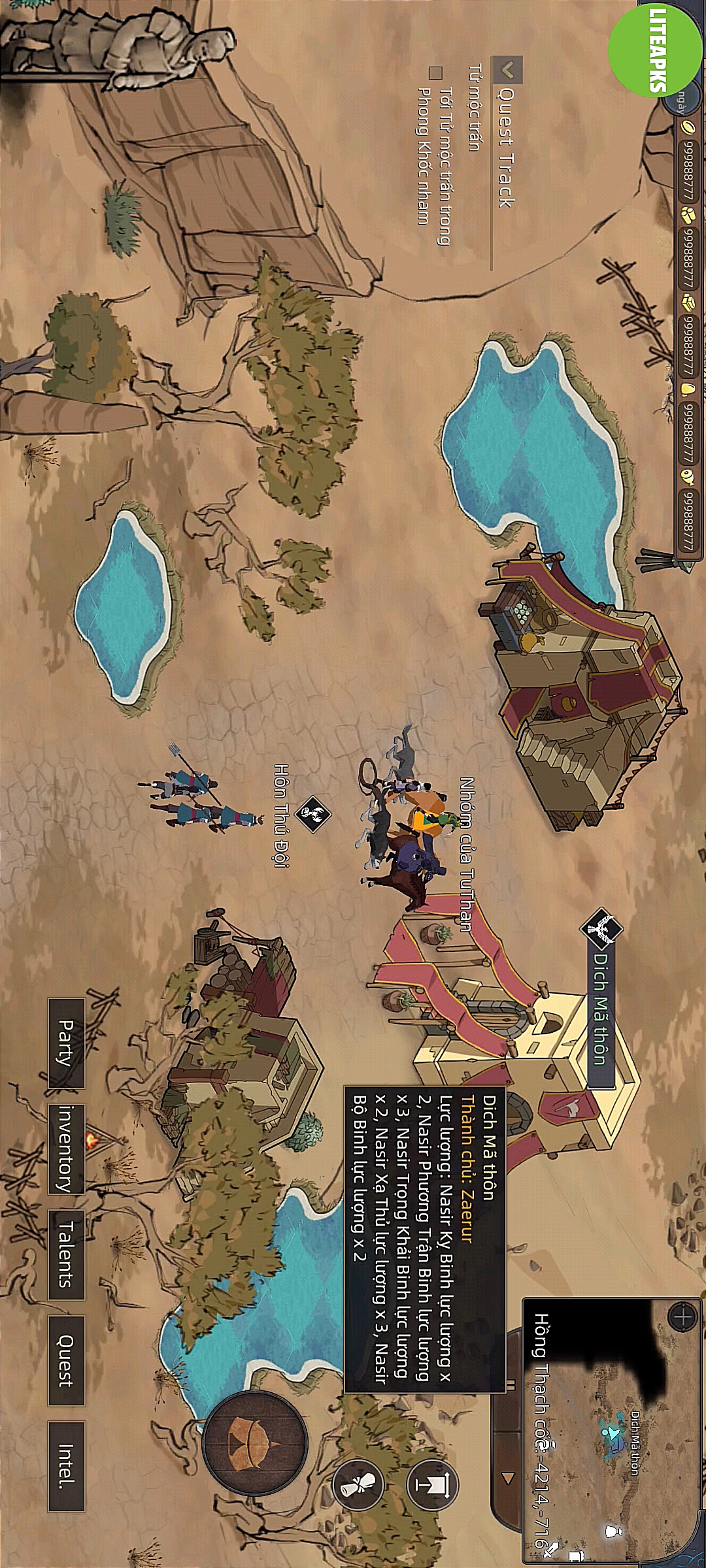
Task: Tap the gold coin currency icon
Action: tap(688, 127)
